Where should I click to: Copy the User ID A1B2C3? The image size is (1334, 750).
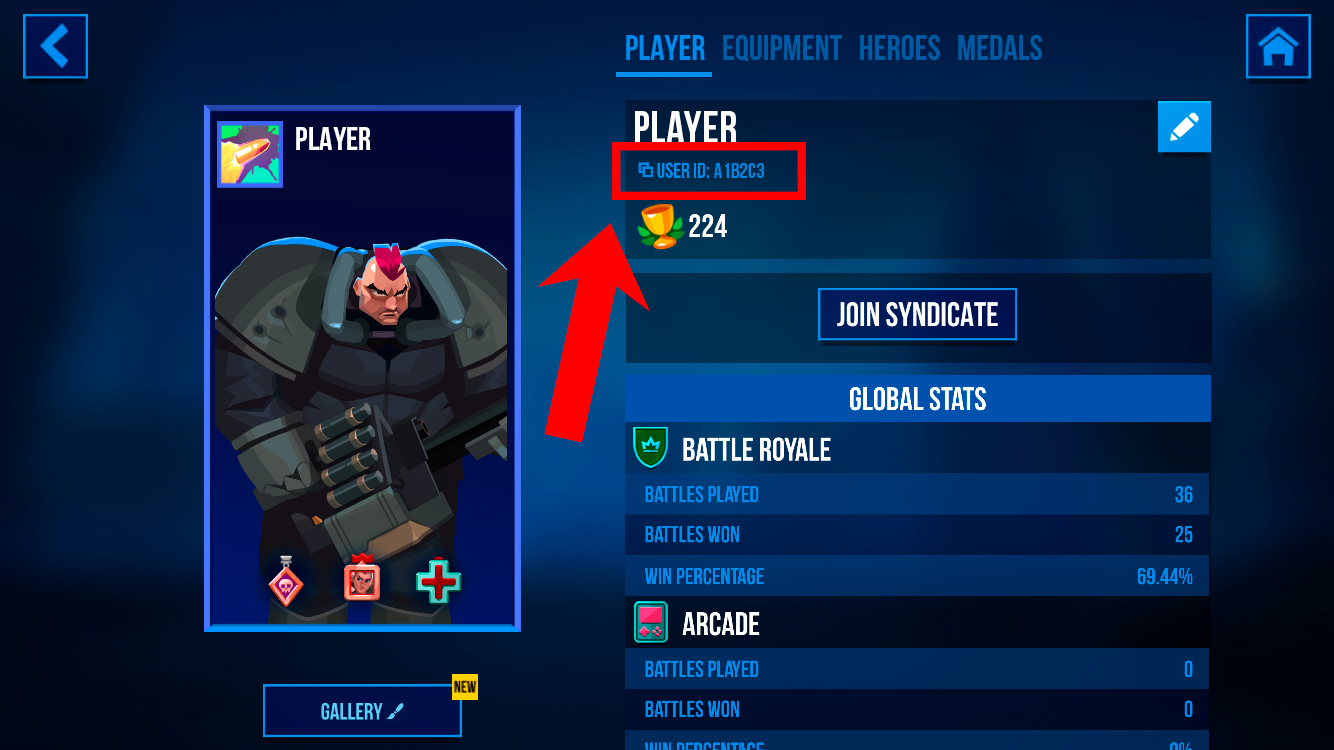(703, 171)
